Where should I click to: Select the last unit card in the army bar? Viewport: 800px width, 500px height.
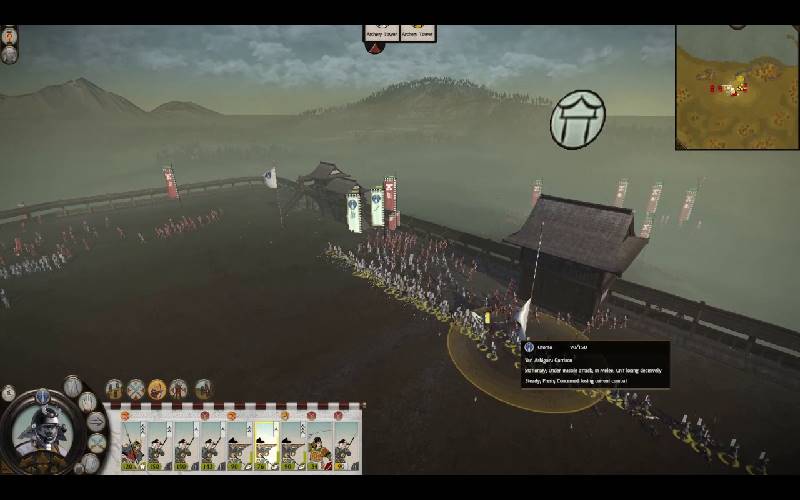346,445
